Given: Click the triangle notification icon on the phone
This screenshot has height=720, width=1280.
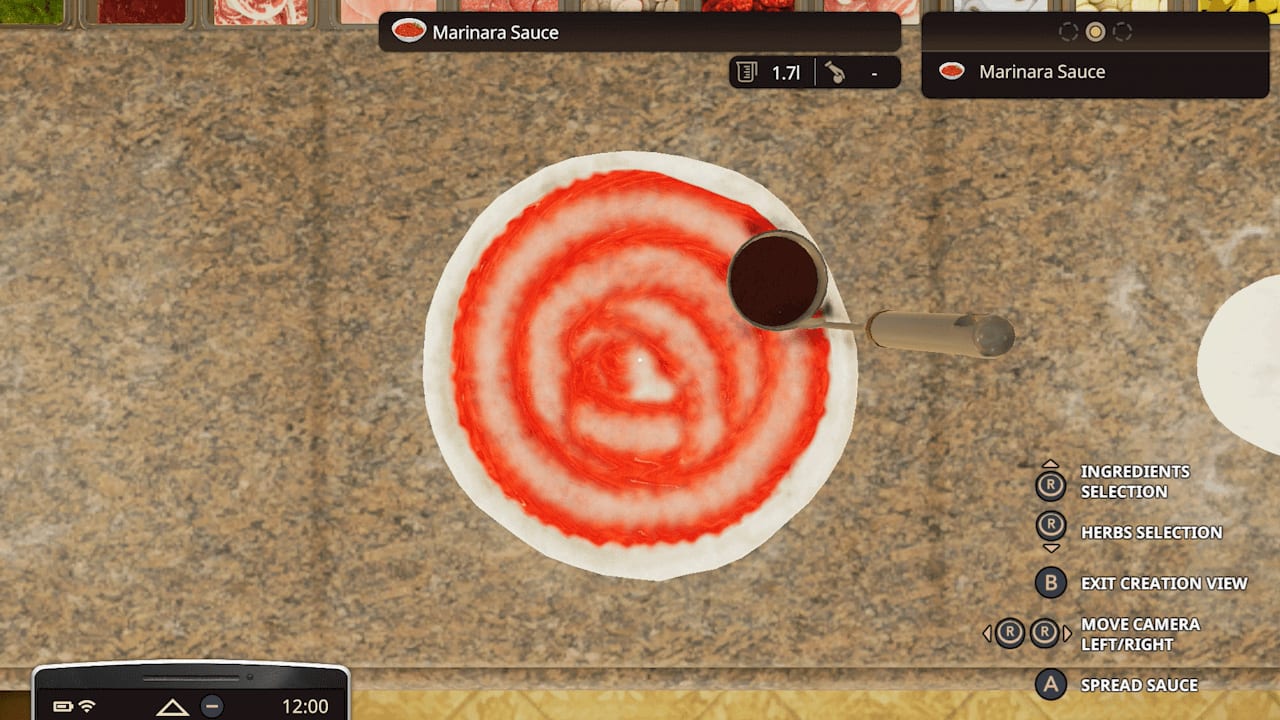Looking at the screenshot, I should point(171,706).
